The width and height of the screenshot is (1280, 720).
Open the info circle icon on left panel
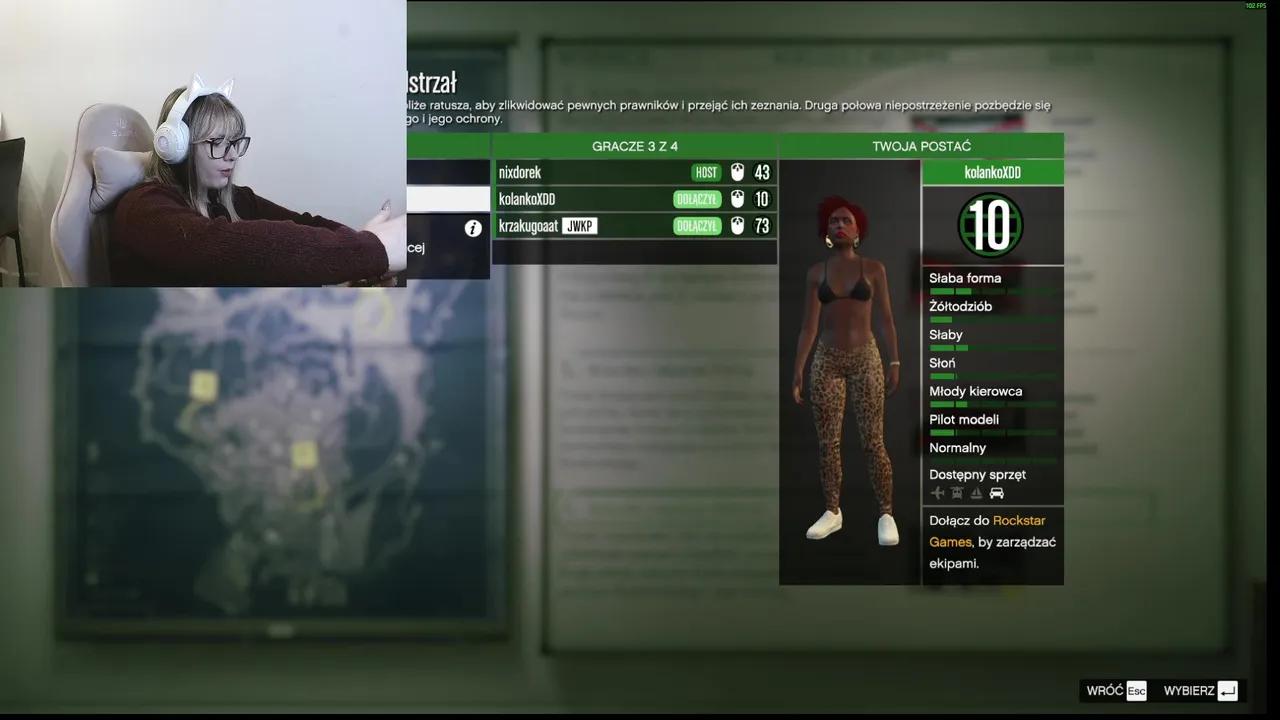(x=472, y=228)
